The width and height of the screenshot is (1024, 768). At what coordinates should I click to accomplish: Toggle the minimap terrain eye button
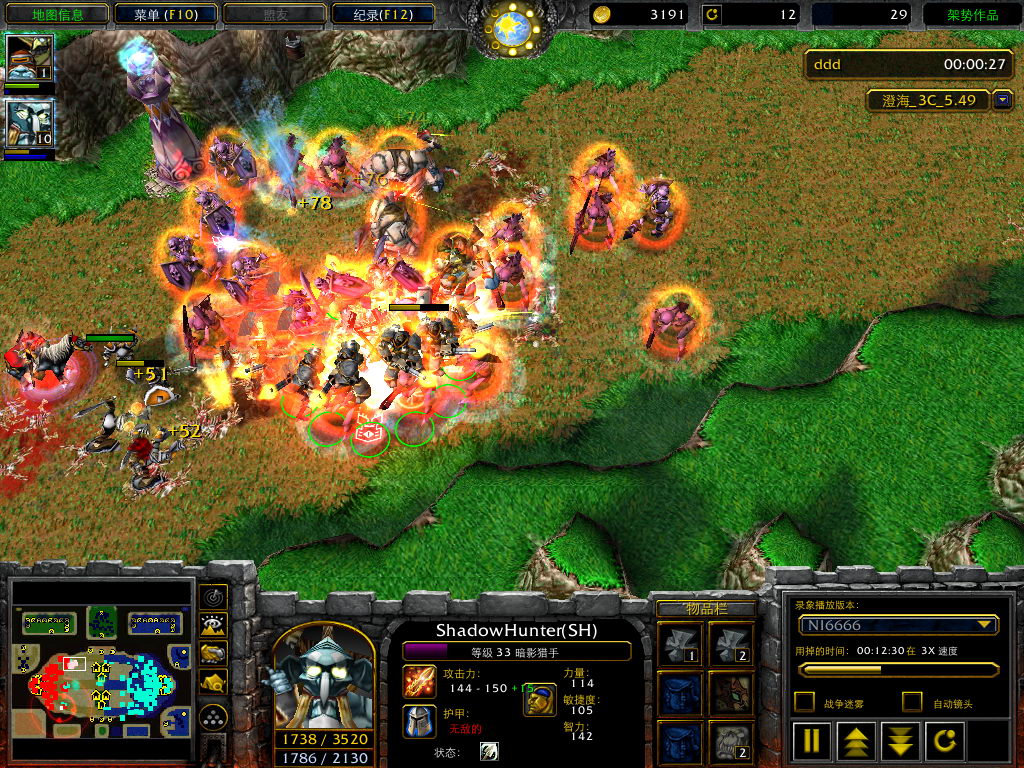(213, 625)
